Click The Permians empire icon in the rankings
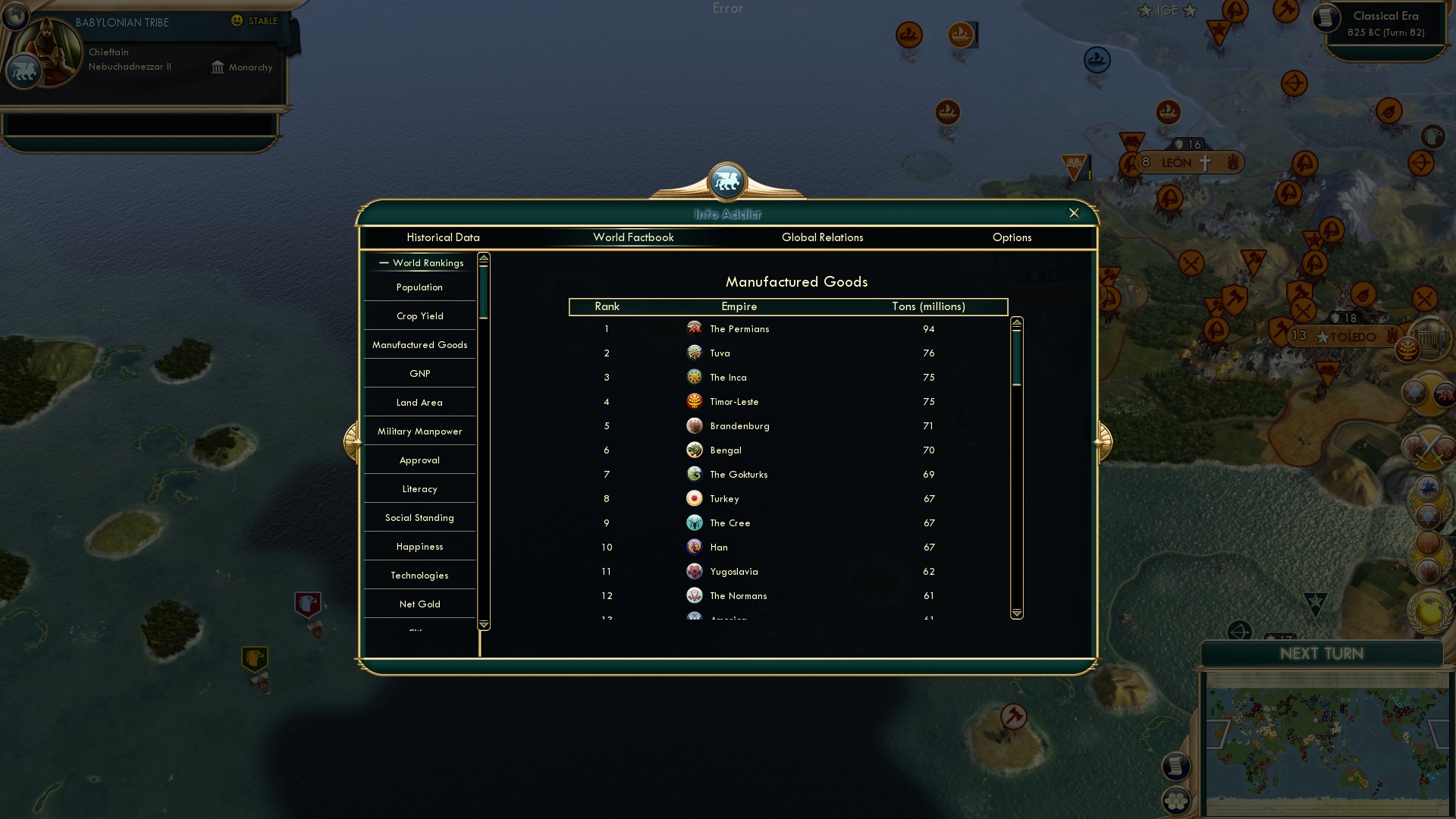Viewport: 1456px width, 819px height. tap(695, 328)
